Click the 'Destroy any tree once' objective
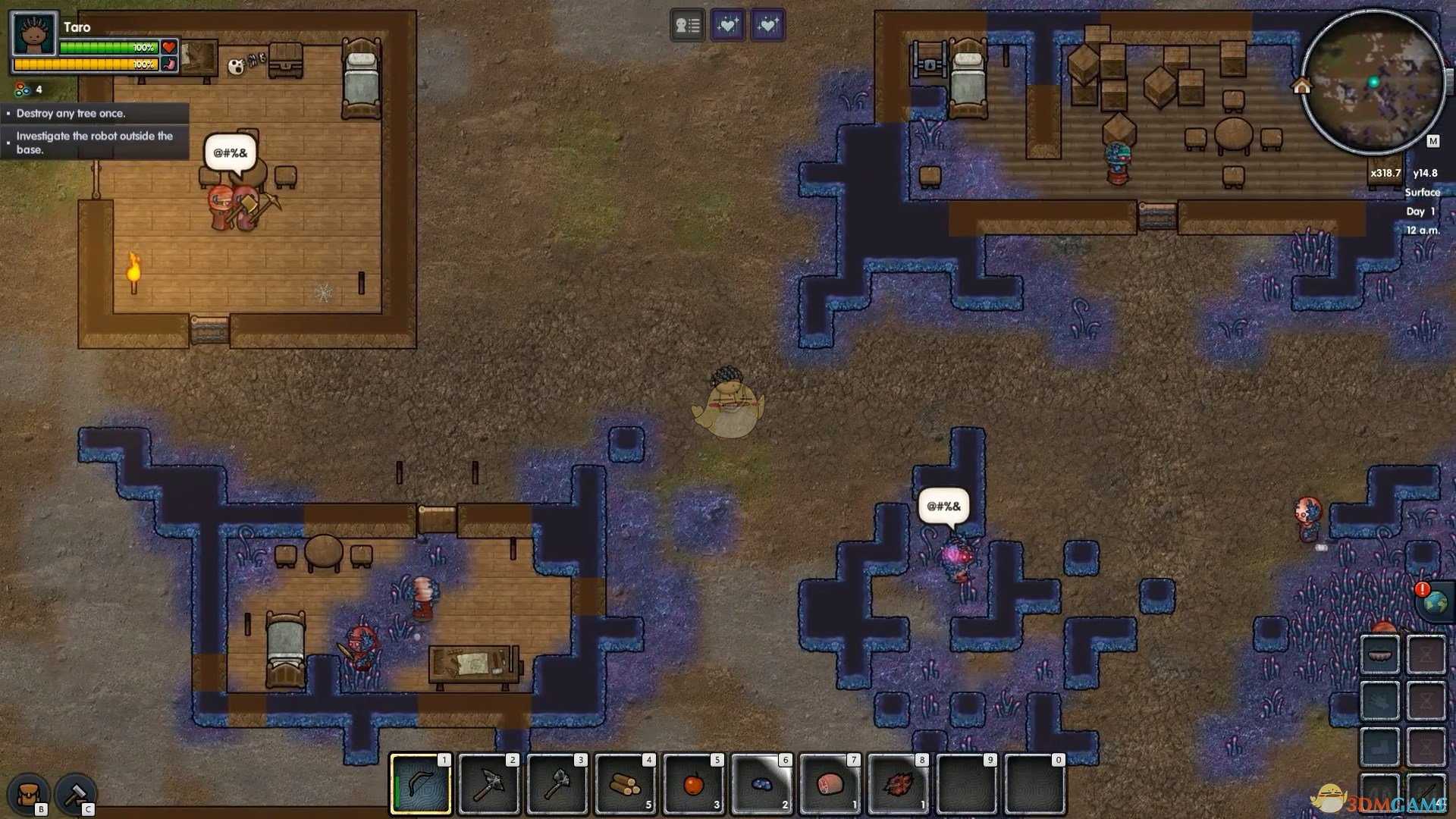 coord(71,114)
